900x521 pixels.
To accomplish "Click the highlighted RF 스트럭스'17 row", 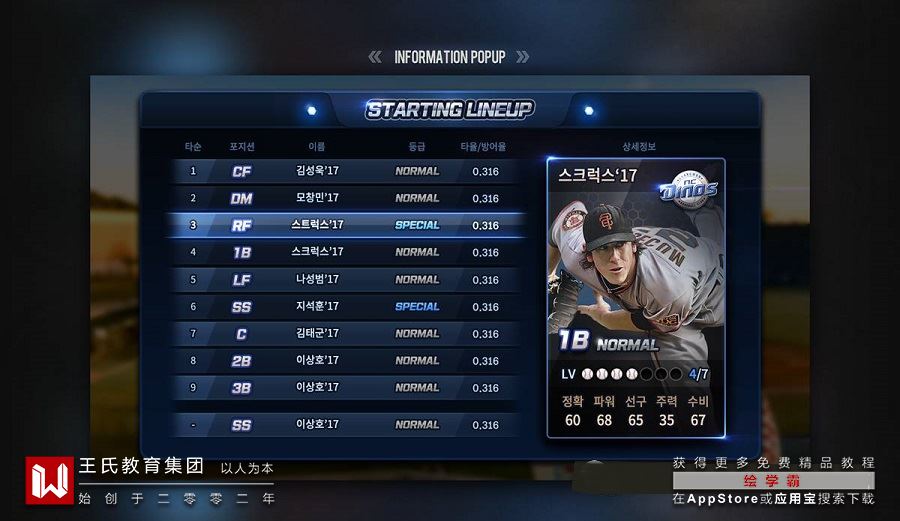I will tap(345, 225).
